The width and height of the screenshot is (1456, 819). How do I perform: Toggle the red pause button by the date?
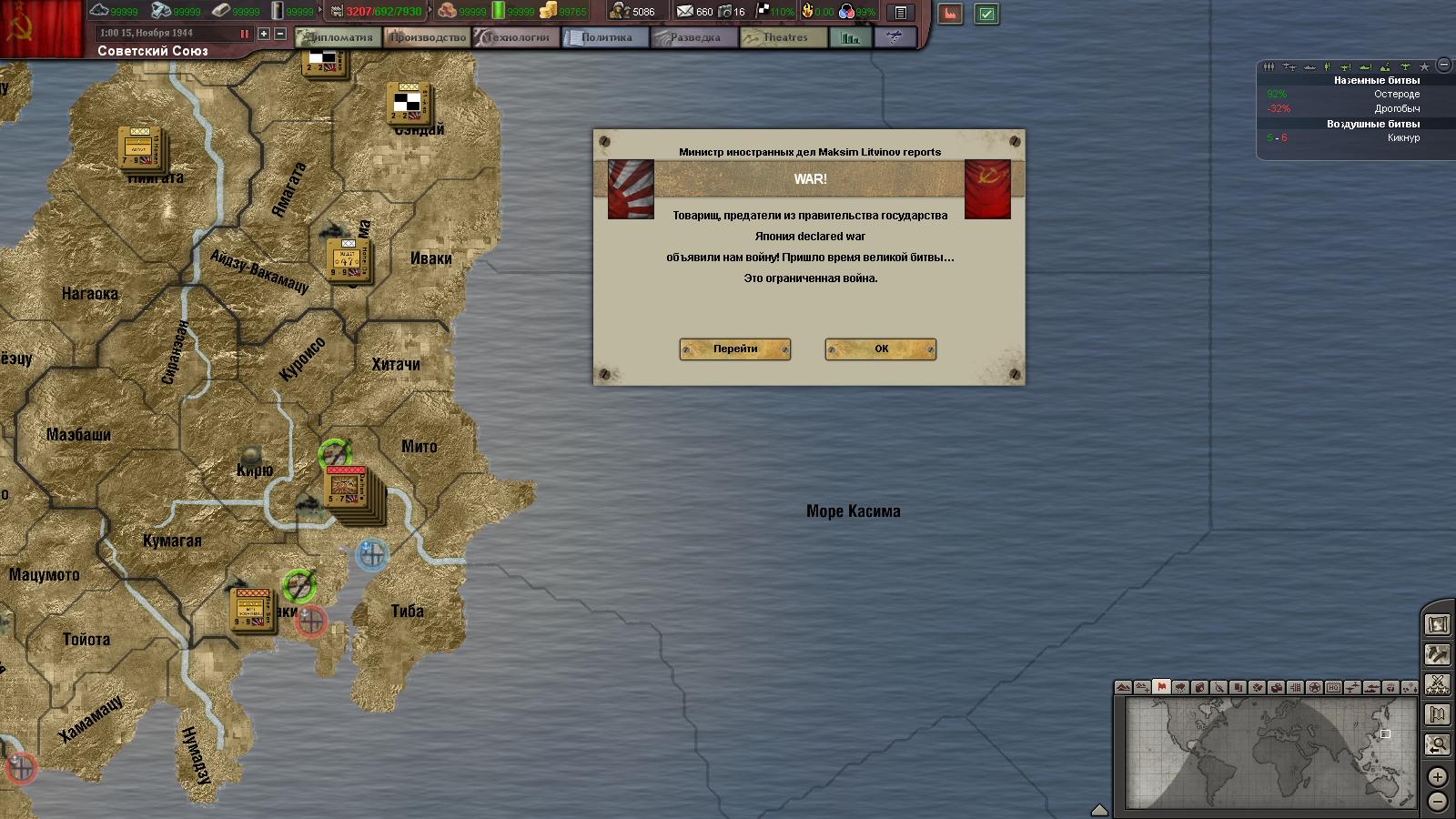click(x=244, y=34)
